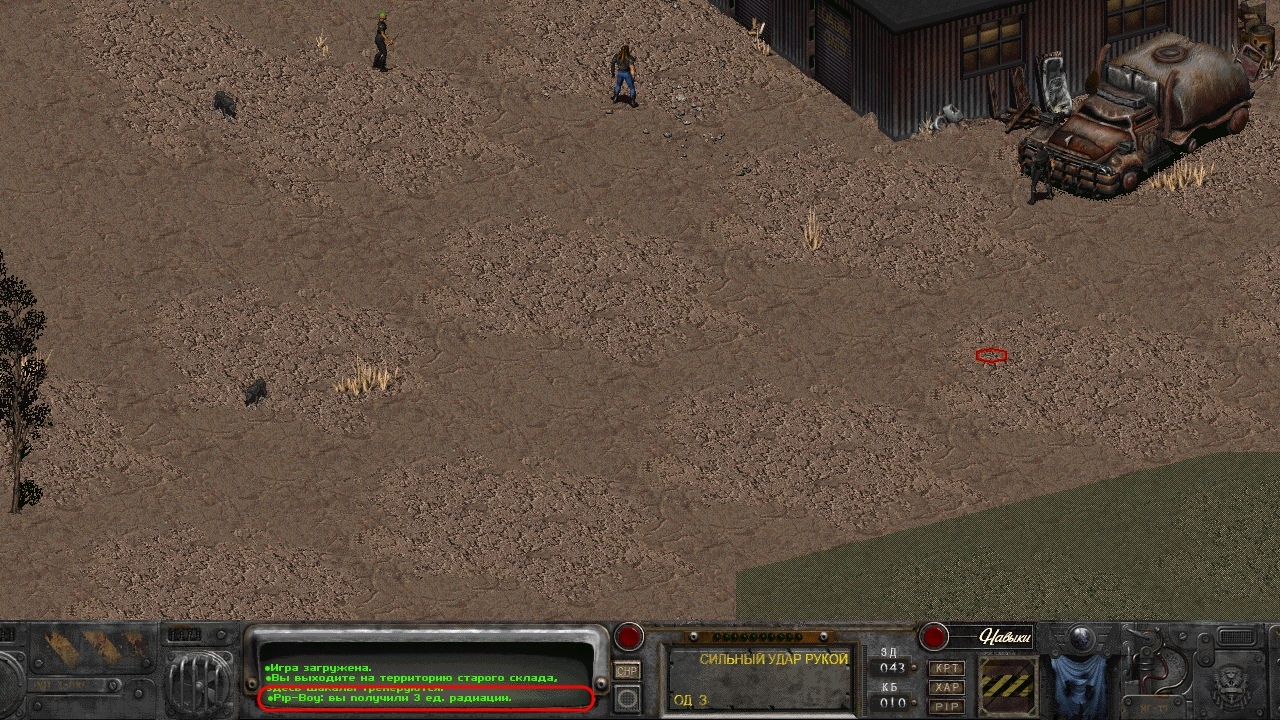This screenshot has width=1280, height=720.
Task: Open the КРТ map screen
Action: (x=946, y=668)
